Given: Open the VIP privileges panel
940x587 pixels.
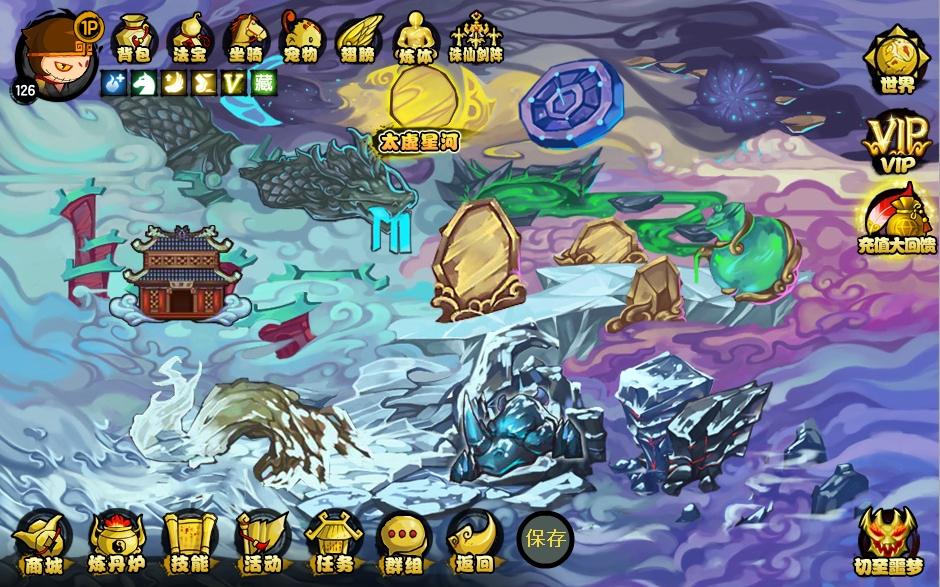Looking at the screenshot, I should pyautogui.click(x=897, y=141).
